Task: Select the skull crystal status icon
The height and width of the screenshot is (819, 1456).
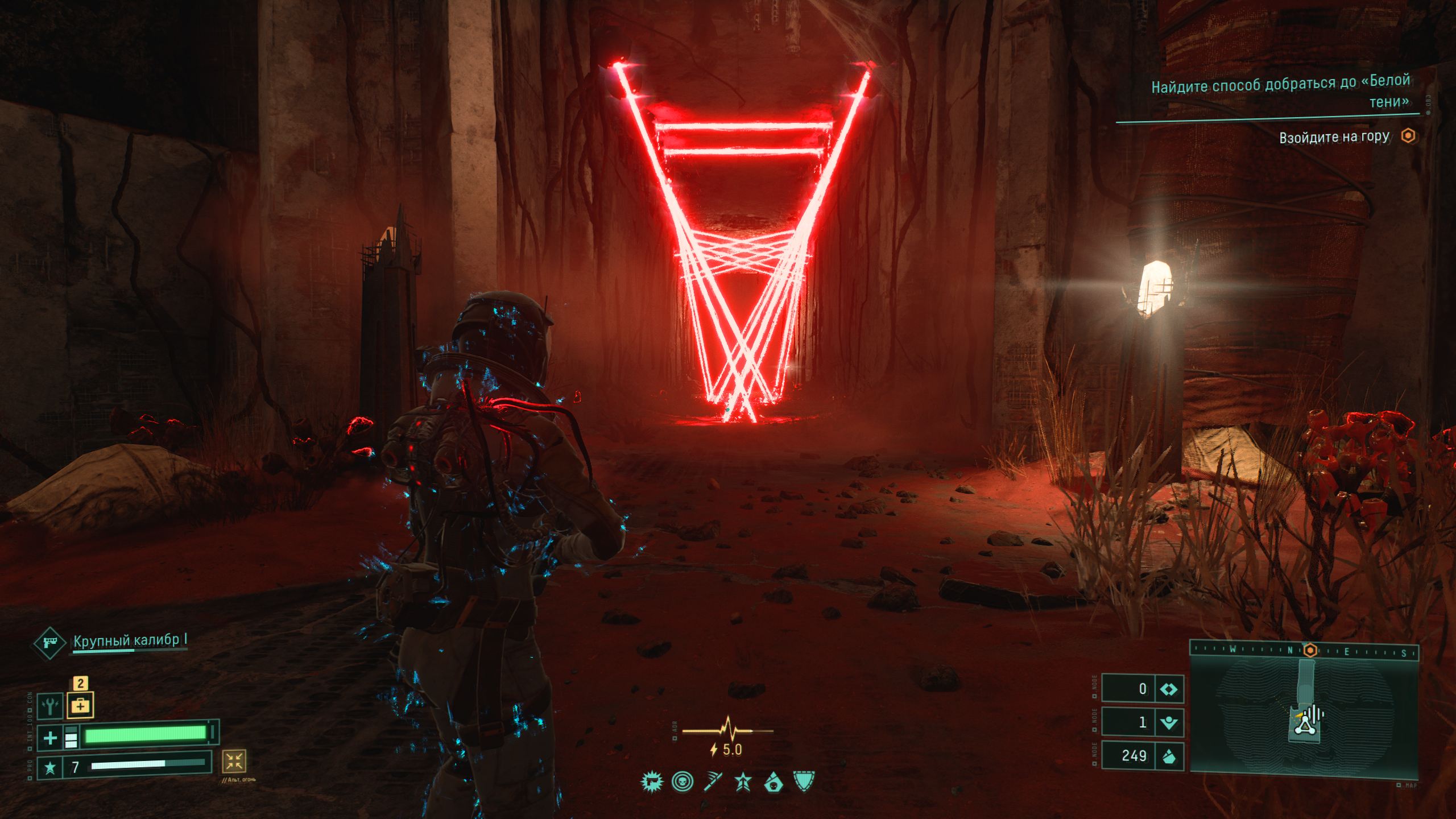Action: [773, 782]
